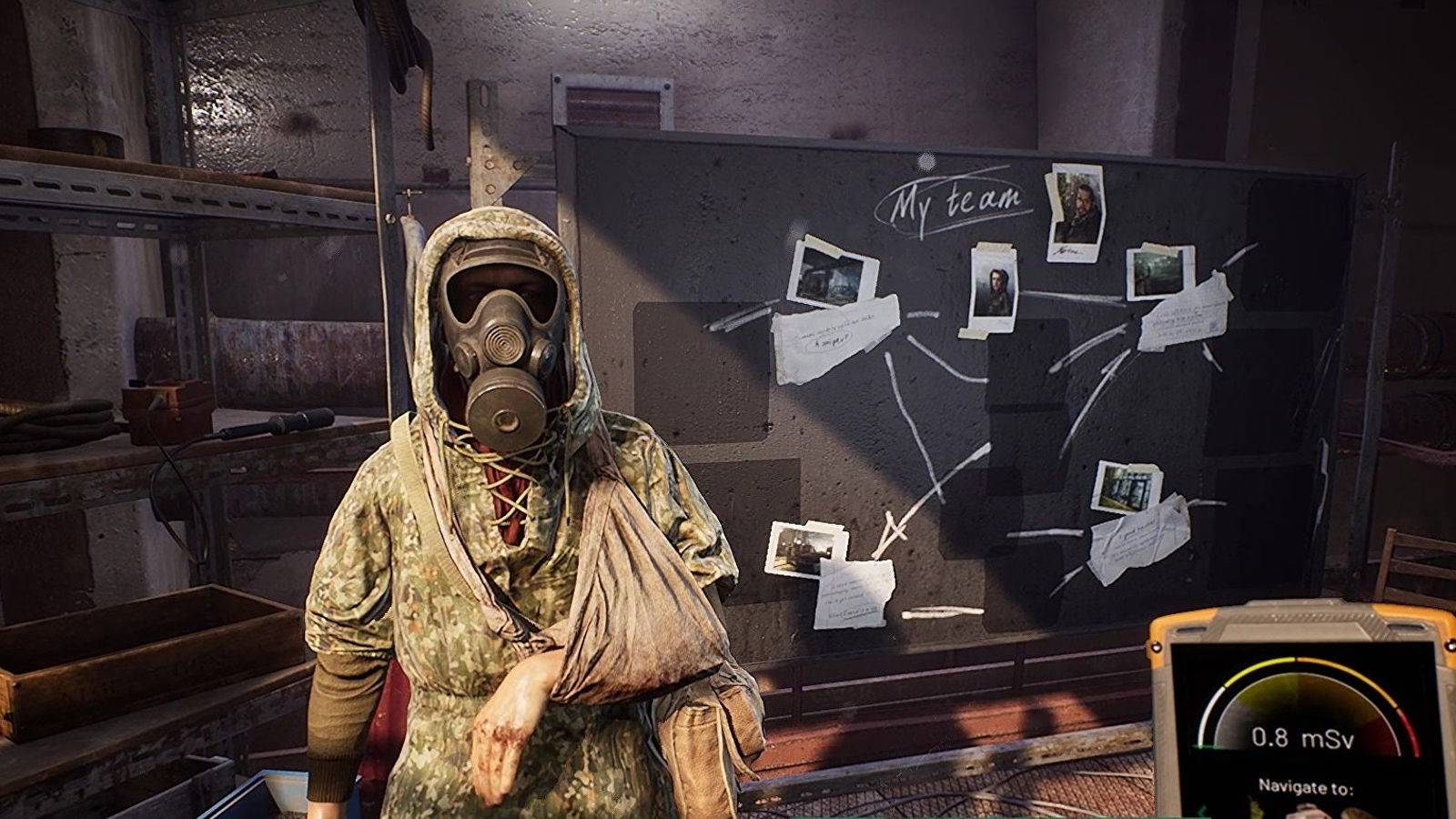Click the pin at the top of the board
The width and height of the screenshot is (1456, 819).
[925, 160]
